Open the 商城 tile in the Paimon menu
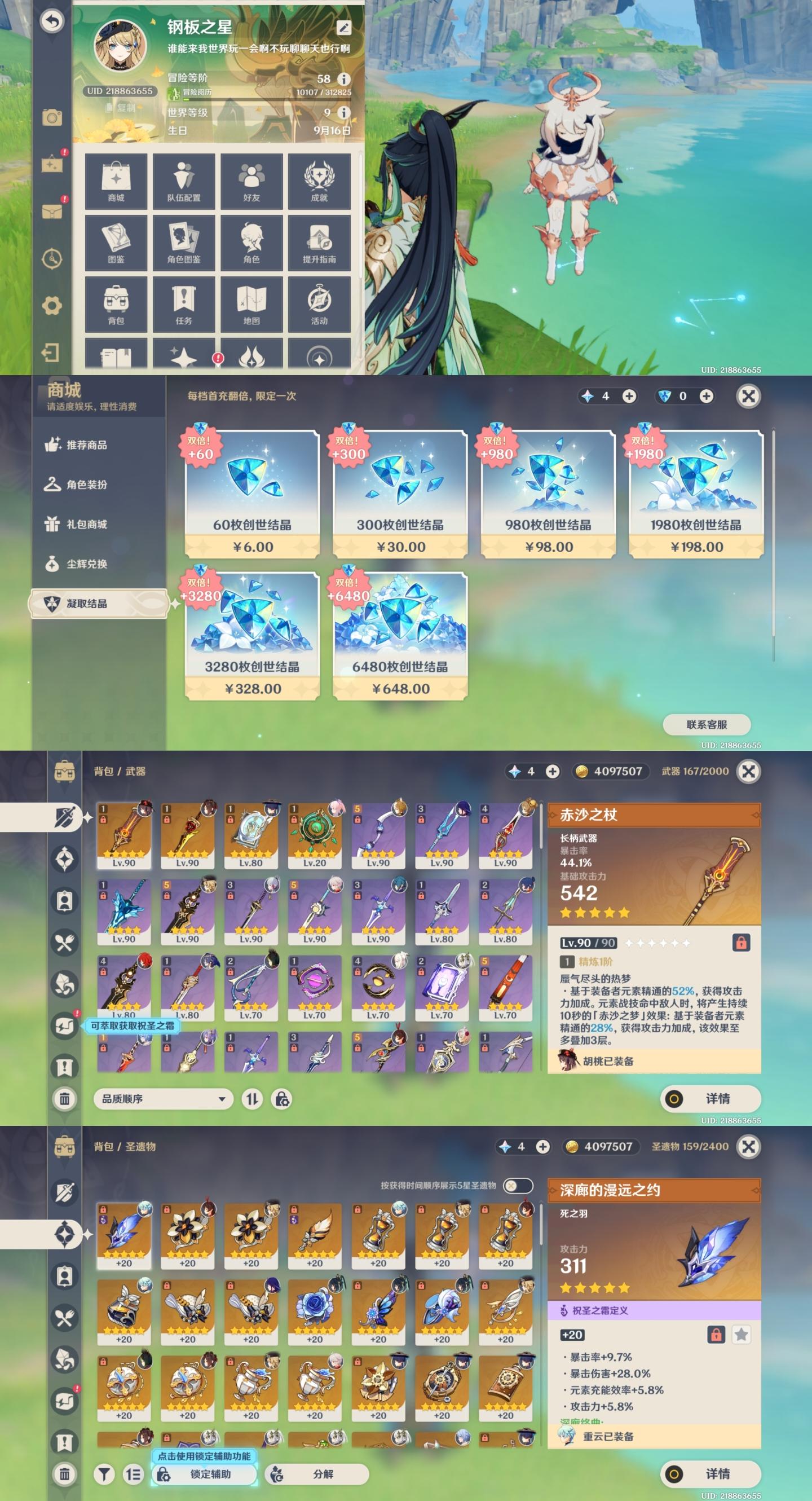Viewport: 812px width, 1501px height. pos(116,182)
